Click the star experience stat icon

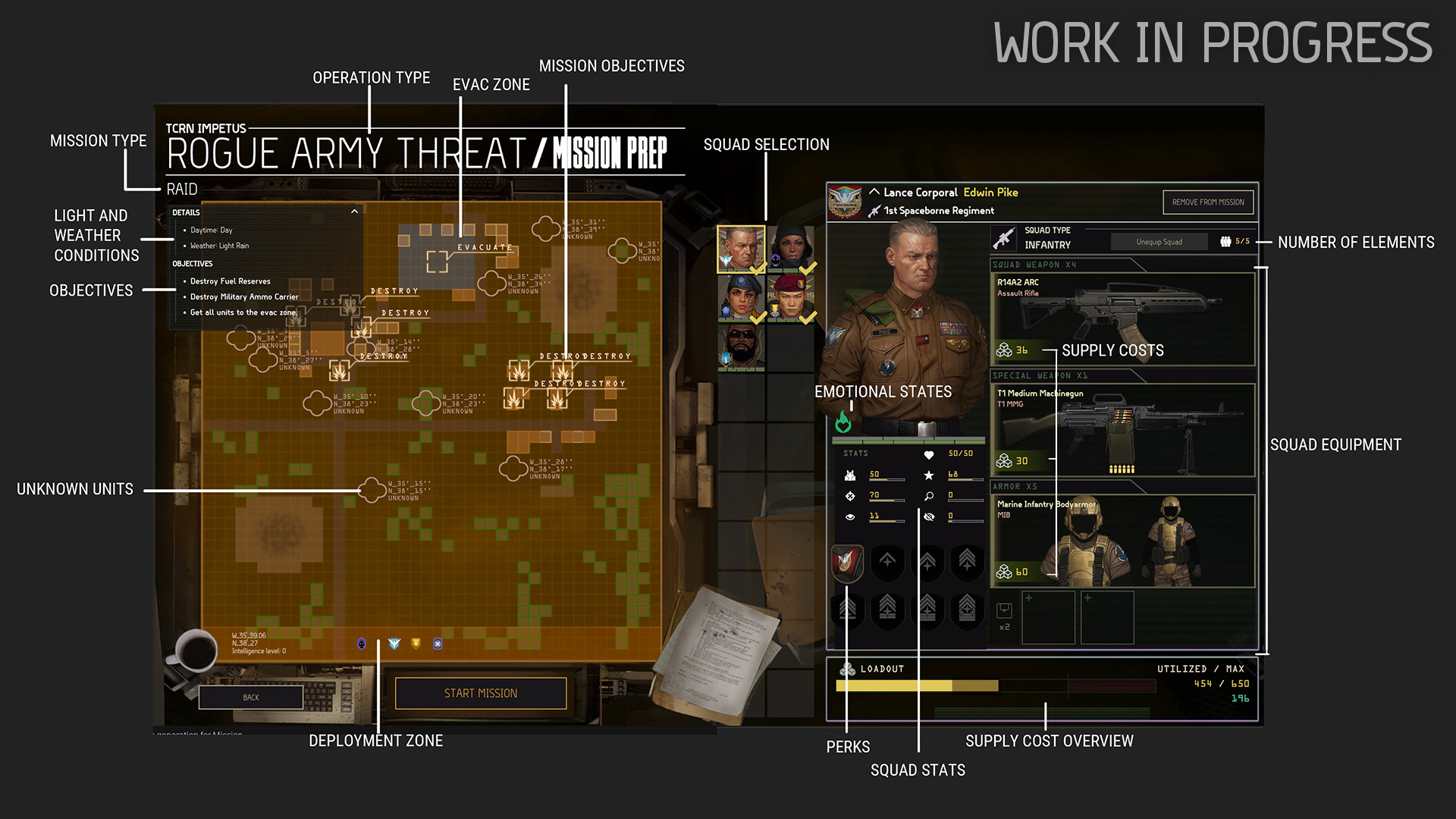point(929,475)
